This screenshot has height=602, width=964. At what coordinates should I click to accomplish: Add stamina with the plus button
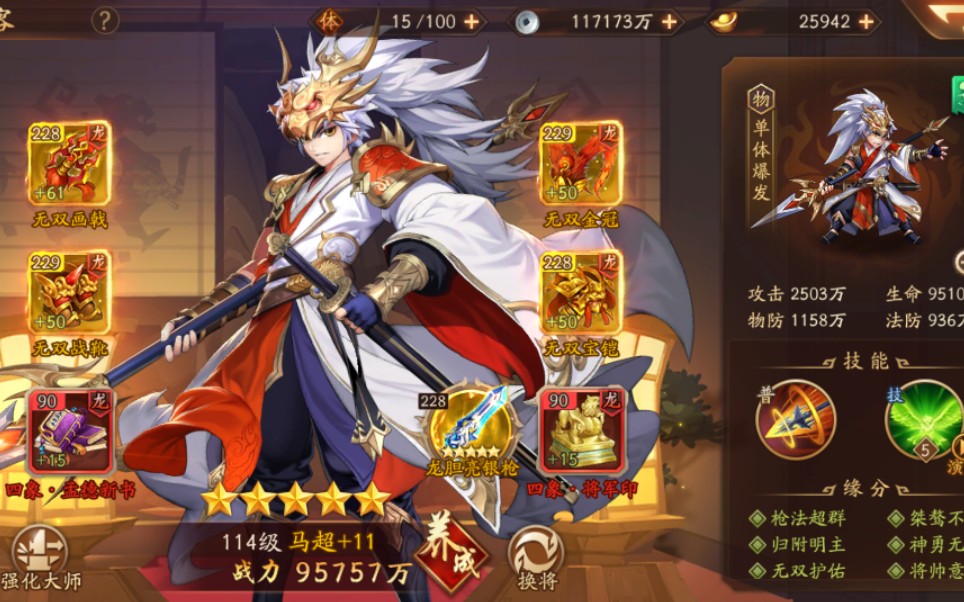[470, 21]
